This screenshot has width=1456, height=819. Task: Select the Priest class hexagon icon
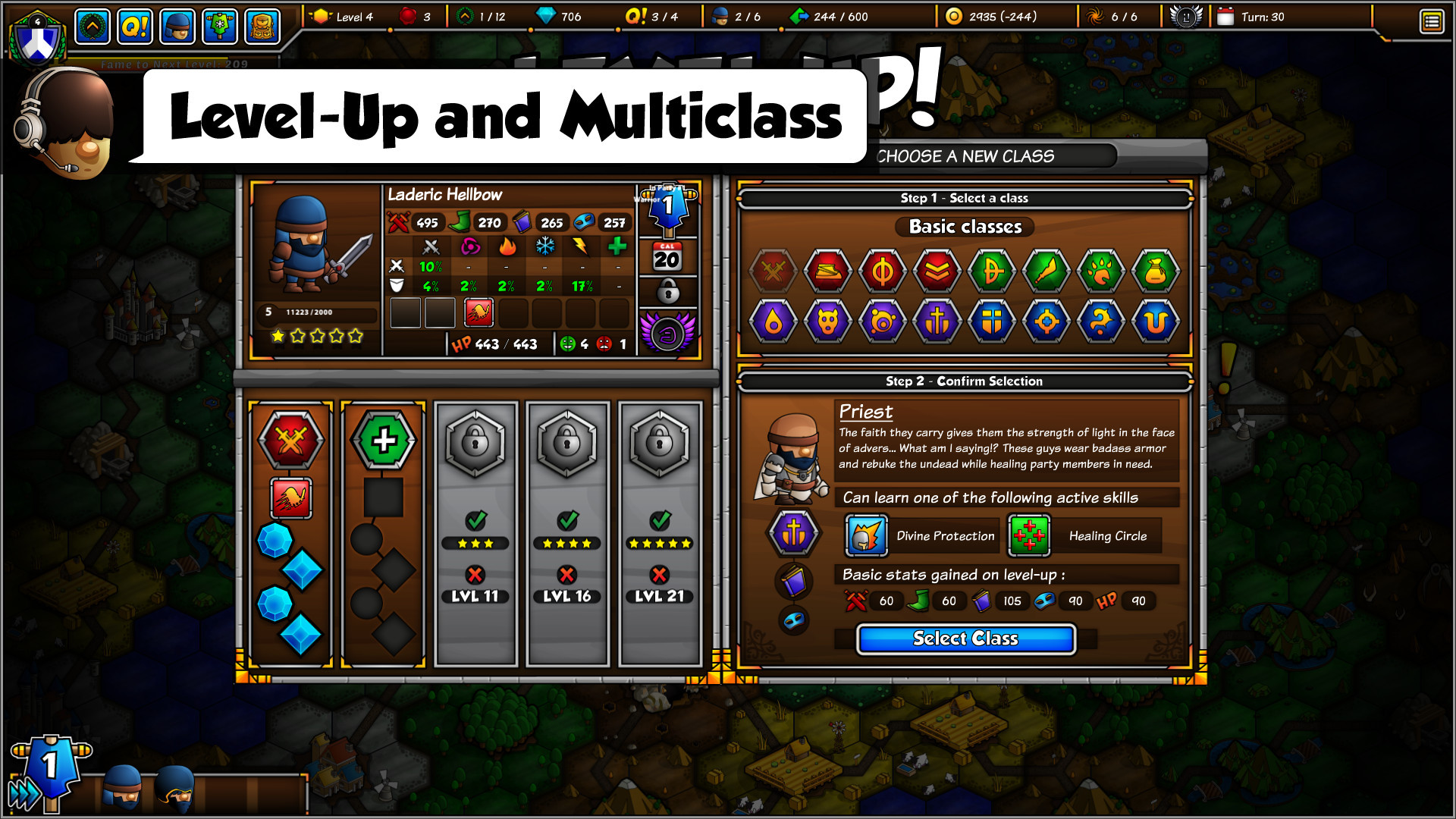(938, 321)
